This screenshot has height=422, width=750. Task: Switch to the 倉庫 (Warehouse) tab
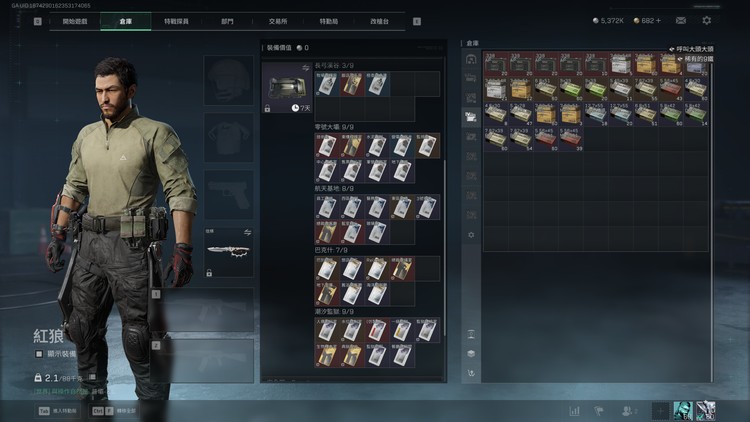point(124,20)
